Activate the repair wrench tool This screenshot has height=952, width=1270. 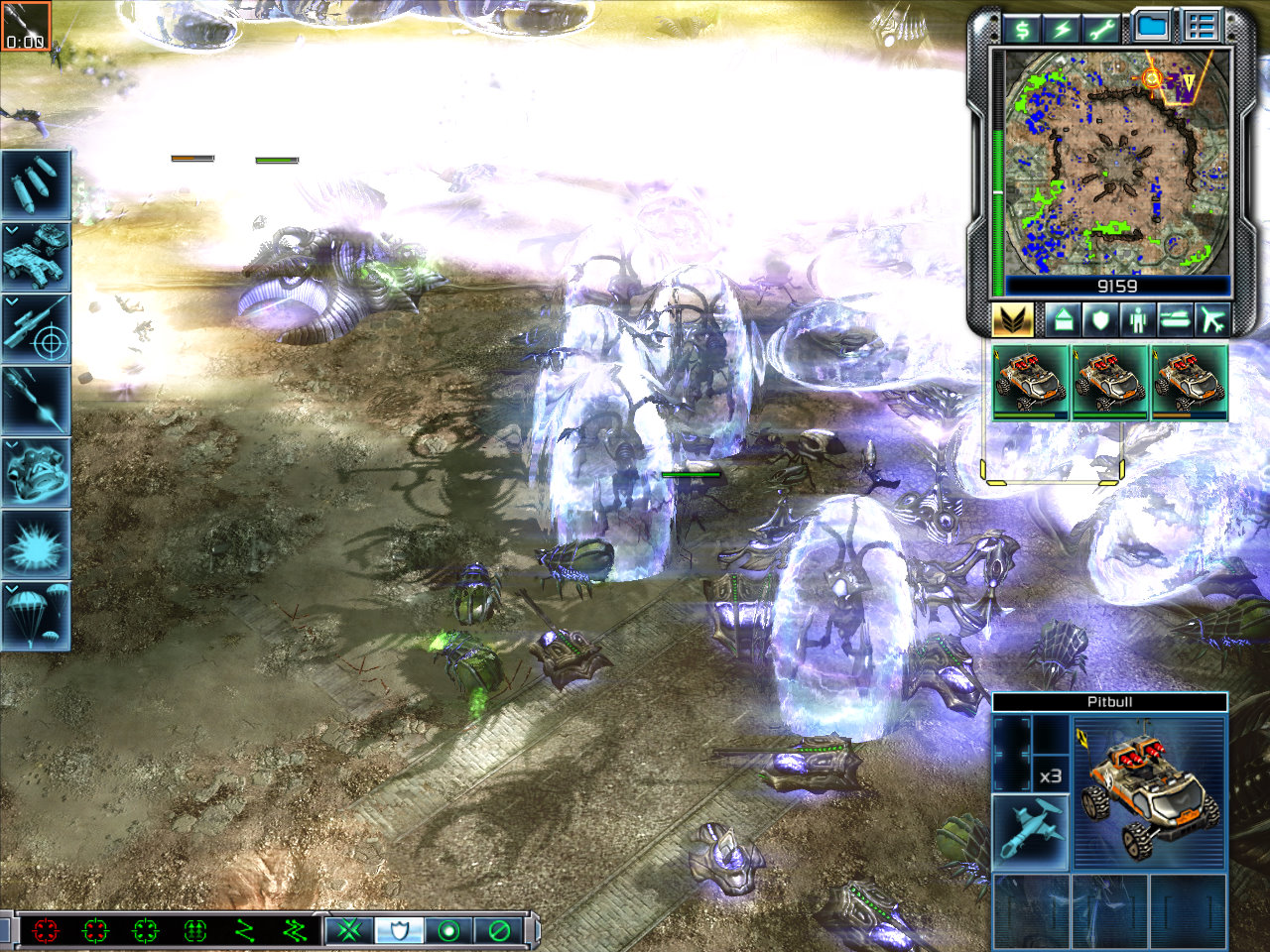point(1100,29)
